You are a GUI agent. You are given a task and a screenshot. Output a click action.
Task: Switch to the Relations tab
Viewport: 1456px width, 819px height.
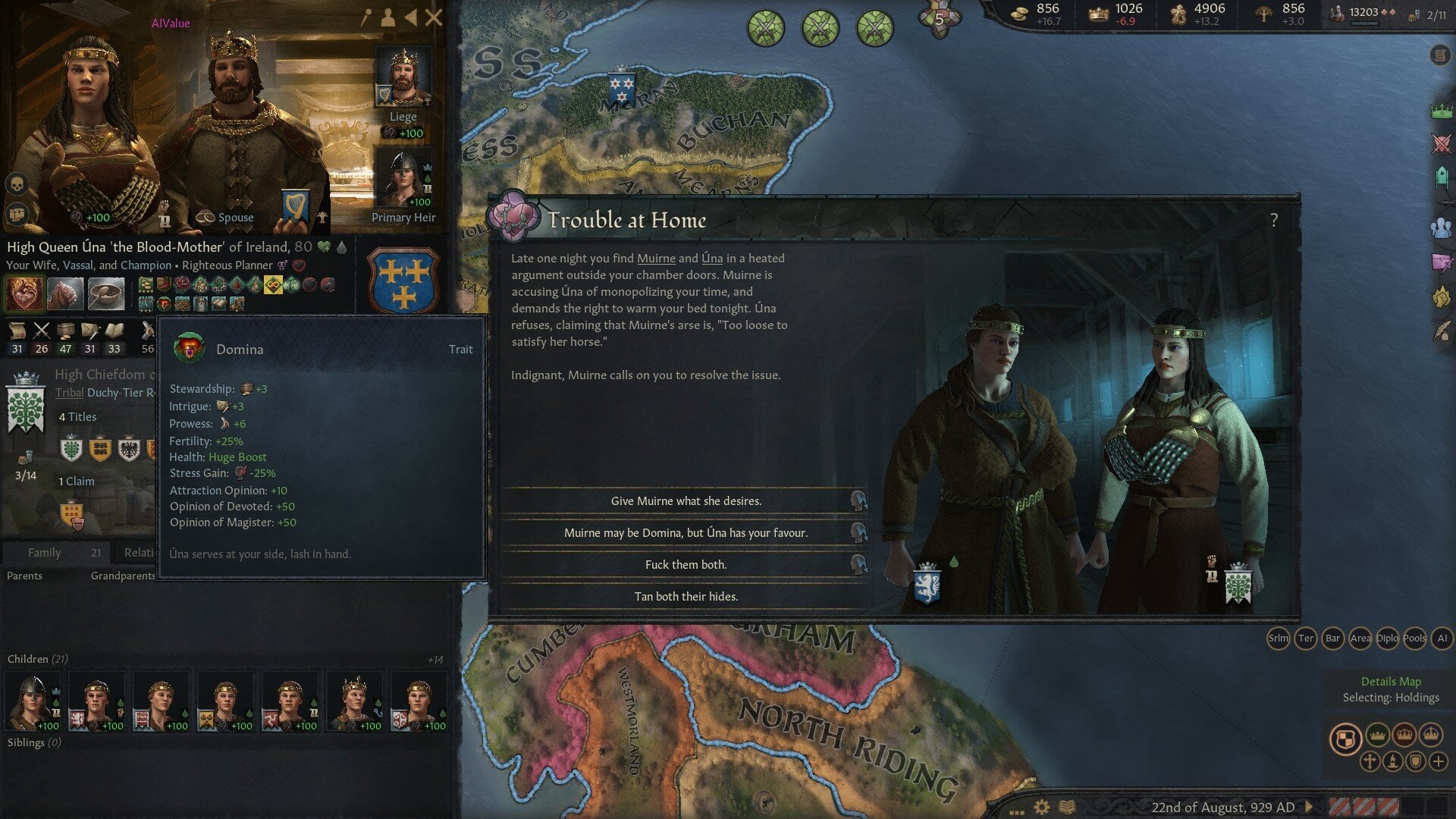pyautogui.click(x=140, y=553)
